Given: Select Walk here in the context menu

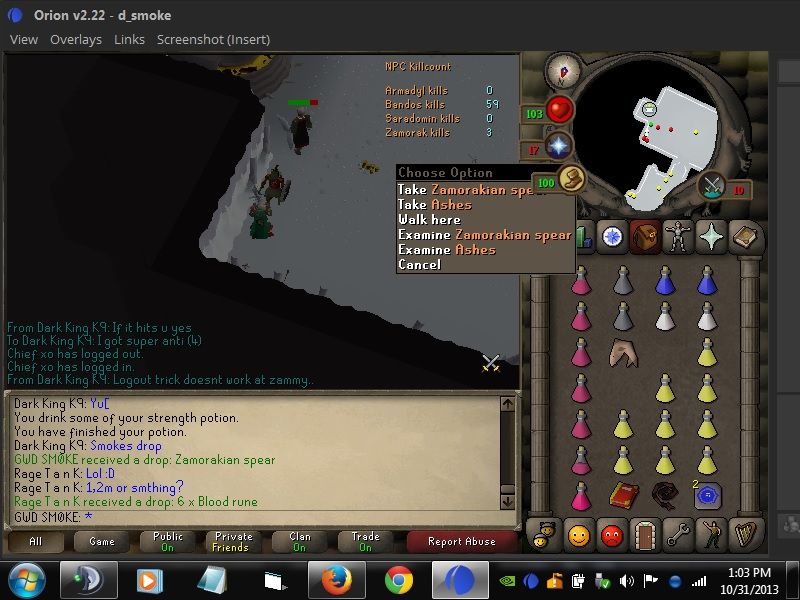Looking at the screenshot, I should coord(429,219).
